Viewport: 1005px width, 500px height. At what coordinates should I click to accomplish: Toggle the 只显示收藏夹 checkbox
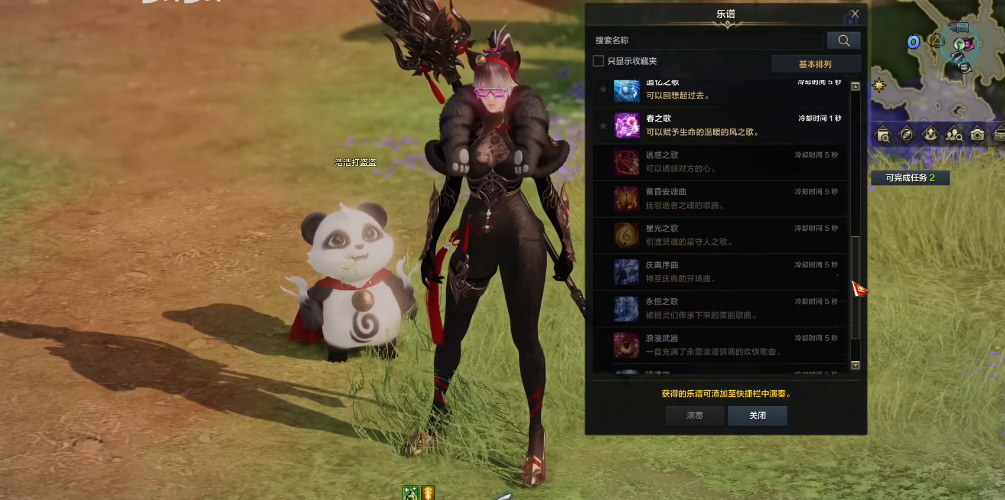[x=598, y=61]
